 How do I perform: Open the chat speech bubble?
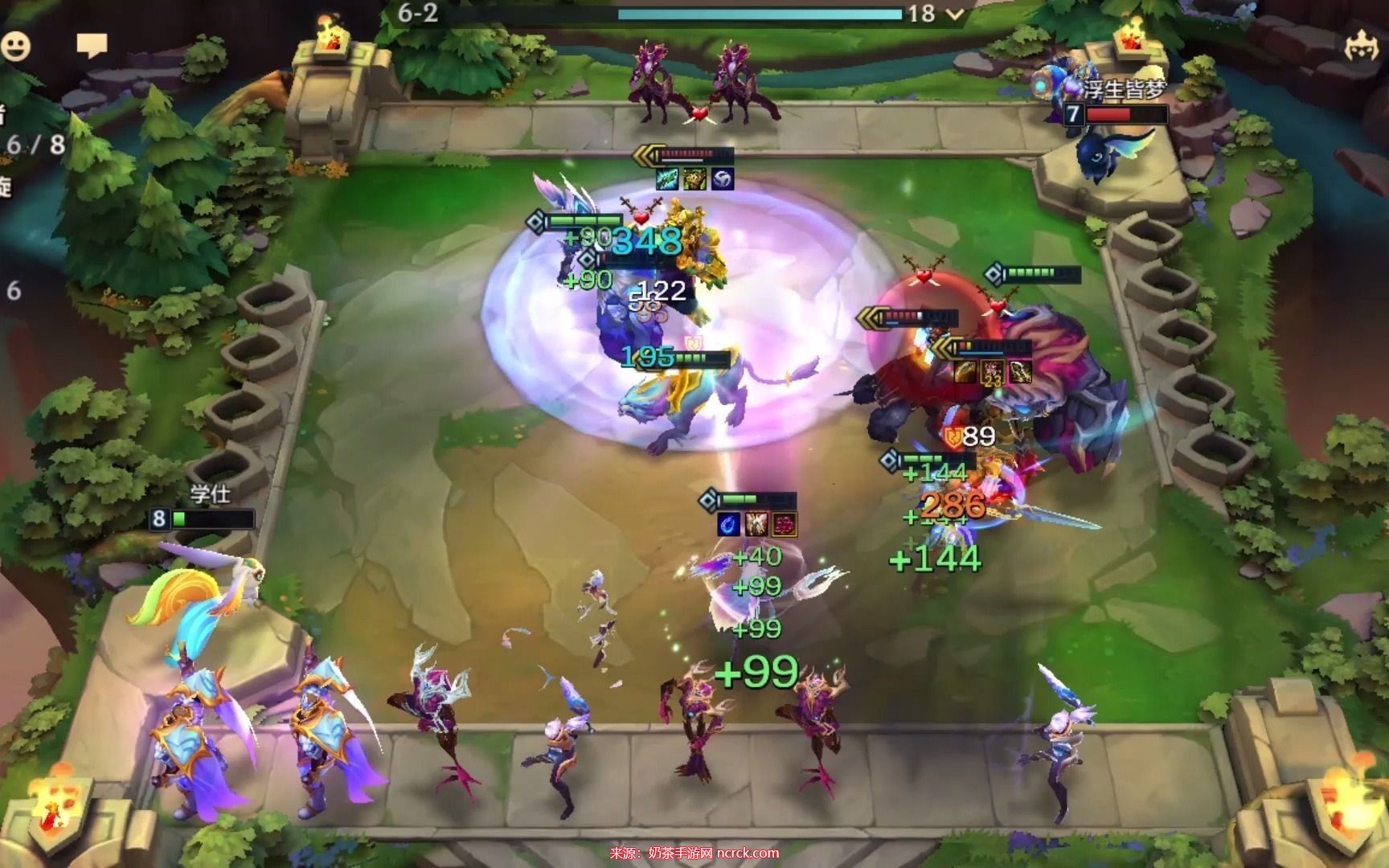92,45
